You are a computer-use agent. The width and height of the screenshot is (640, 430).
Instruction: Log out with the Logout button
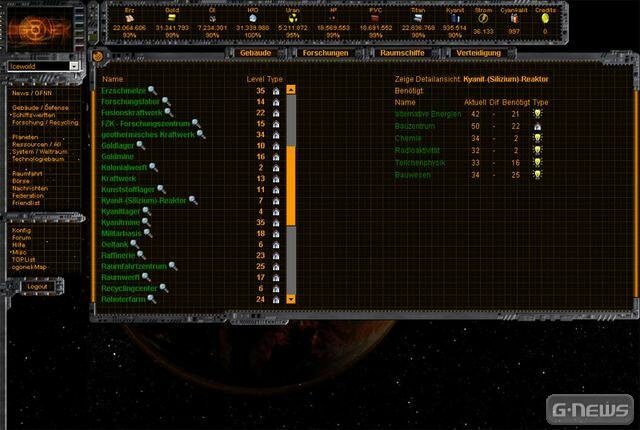[x=38, y=286]
